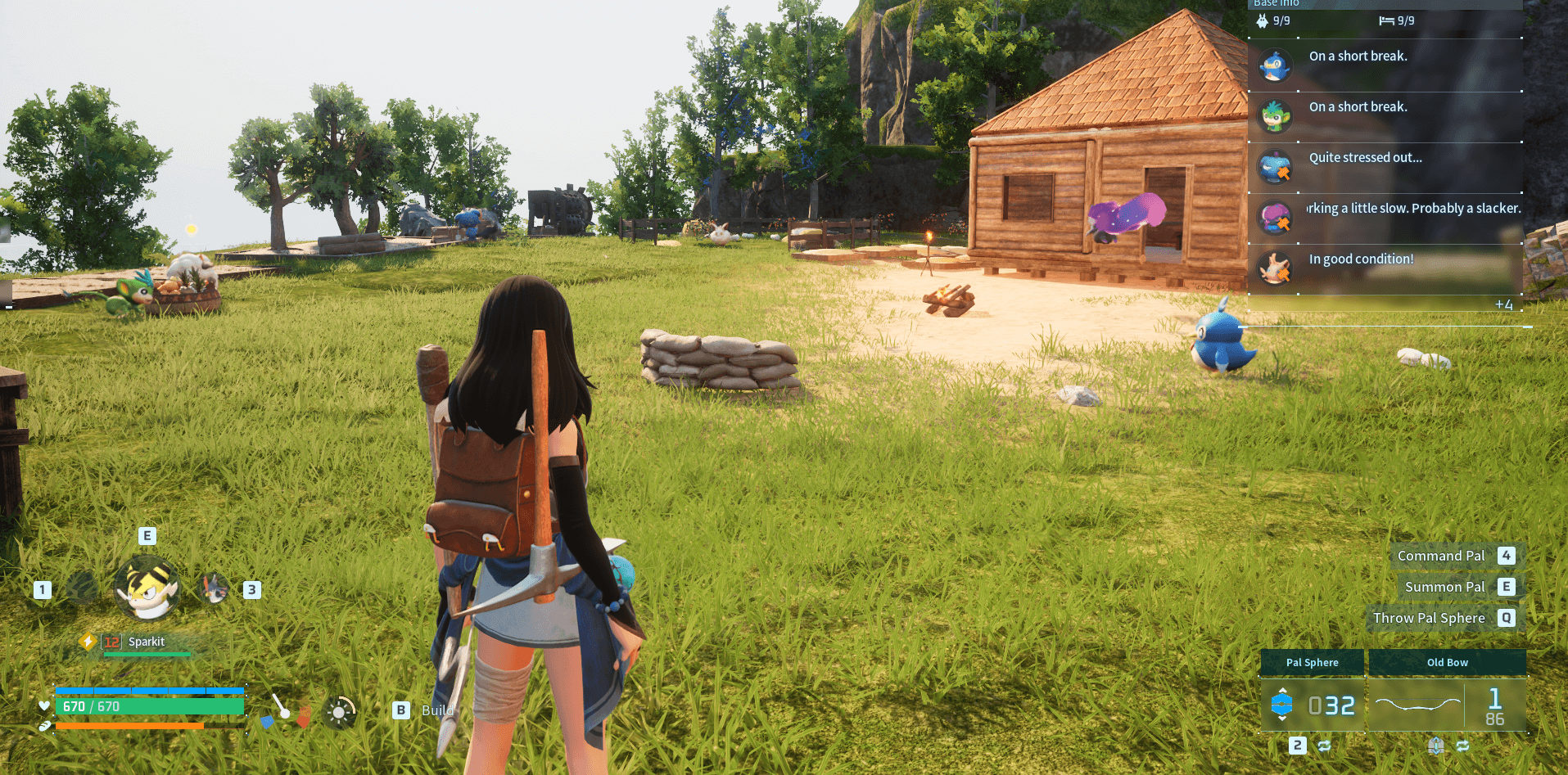
Task: Click the pal row marked "Probably a slacker"
Action: click(x=1385, y=218)
